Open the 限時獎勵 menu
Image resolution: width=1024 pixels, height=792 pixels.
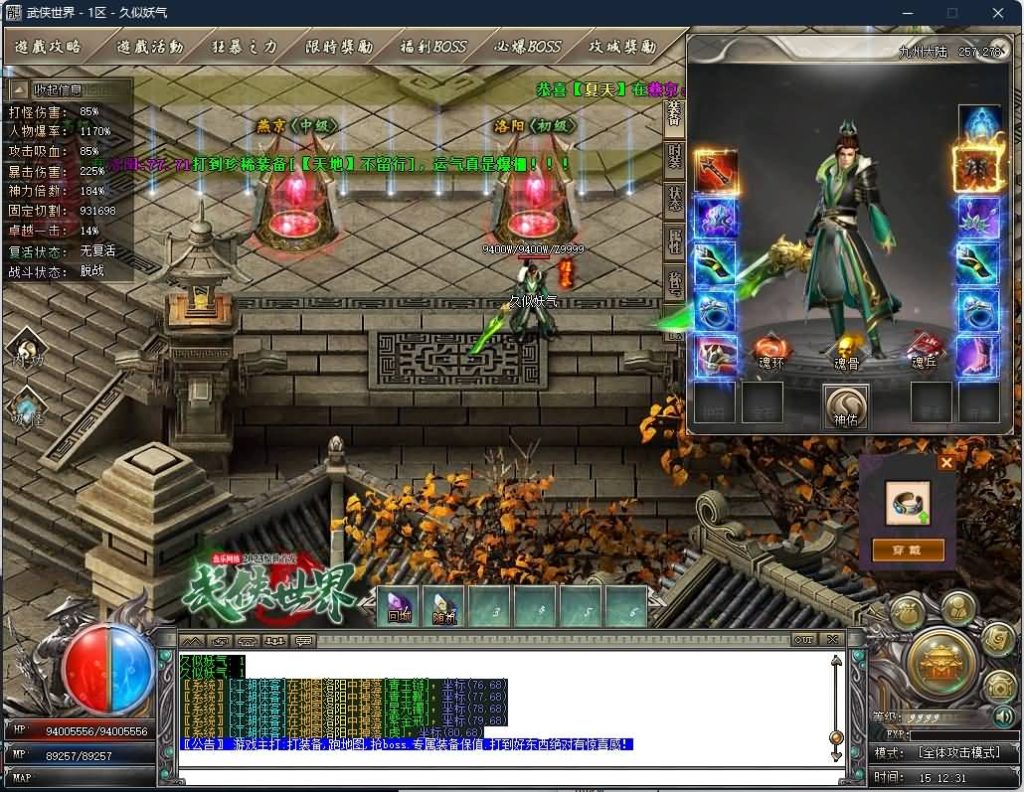click(x=339, y=47)
